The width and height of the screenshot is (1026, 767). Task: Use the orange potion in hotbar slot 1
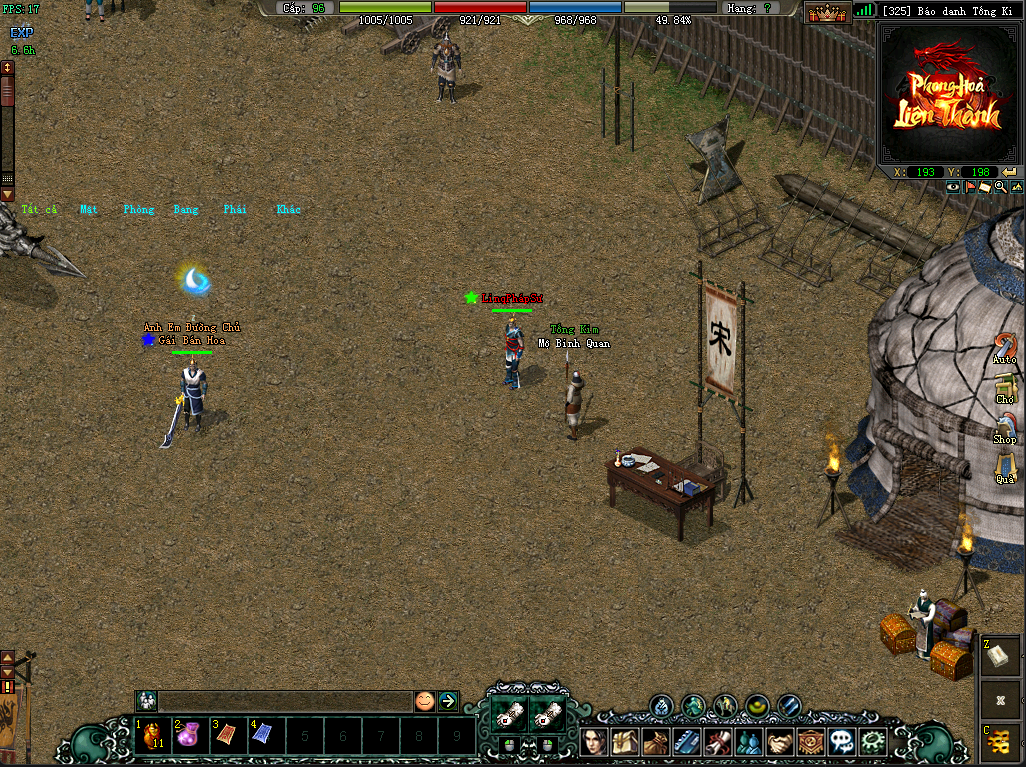[153, 737]
